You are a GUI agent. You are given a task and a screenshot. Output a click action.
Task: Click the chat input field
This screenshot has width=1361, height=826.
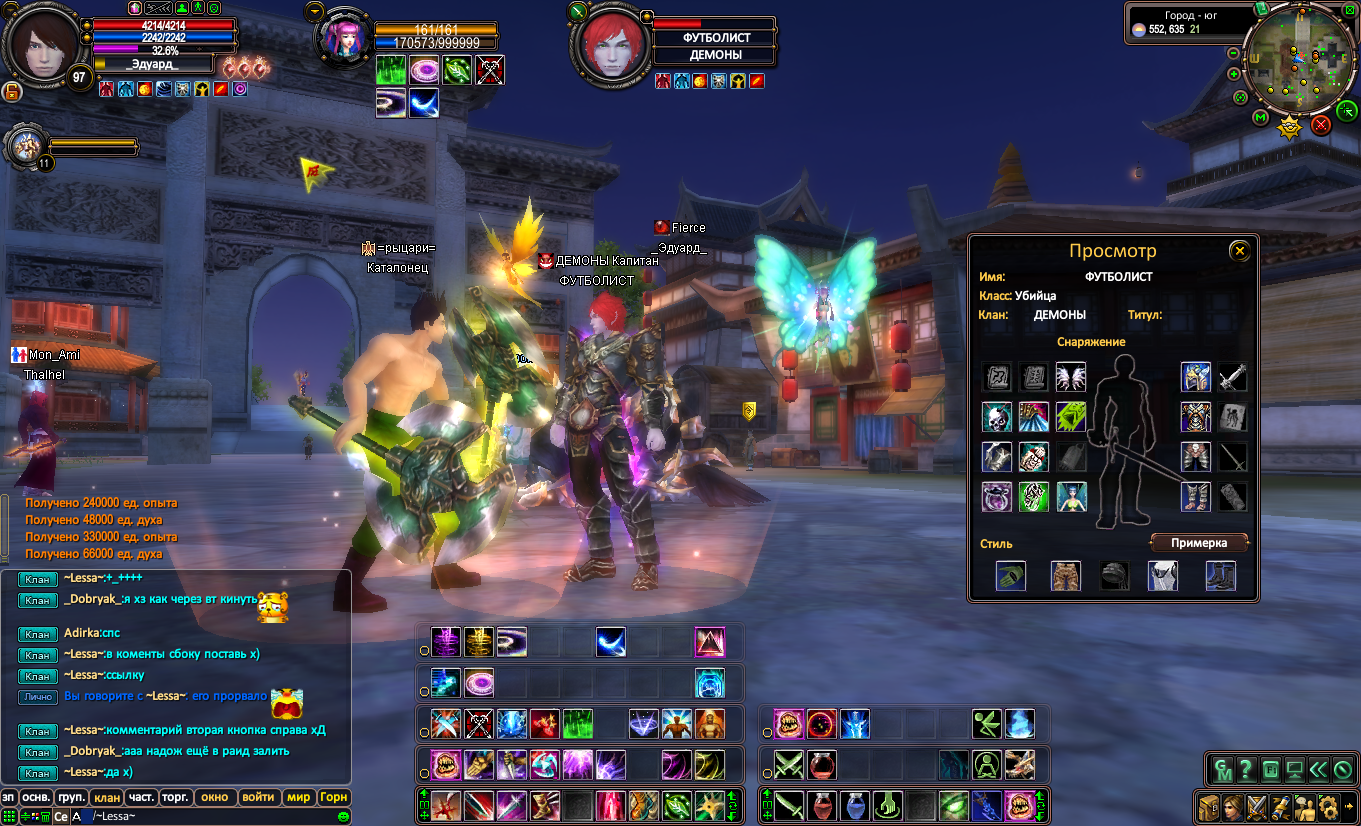pyautogui.click(x=200, y=817)
